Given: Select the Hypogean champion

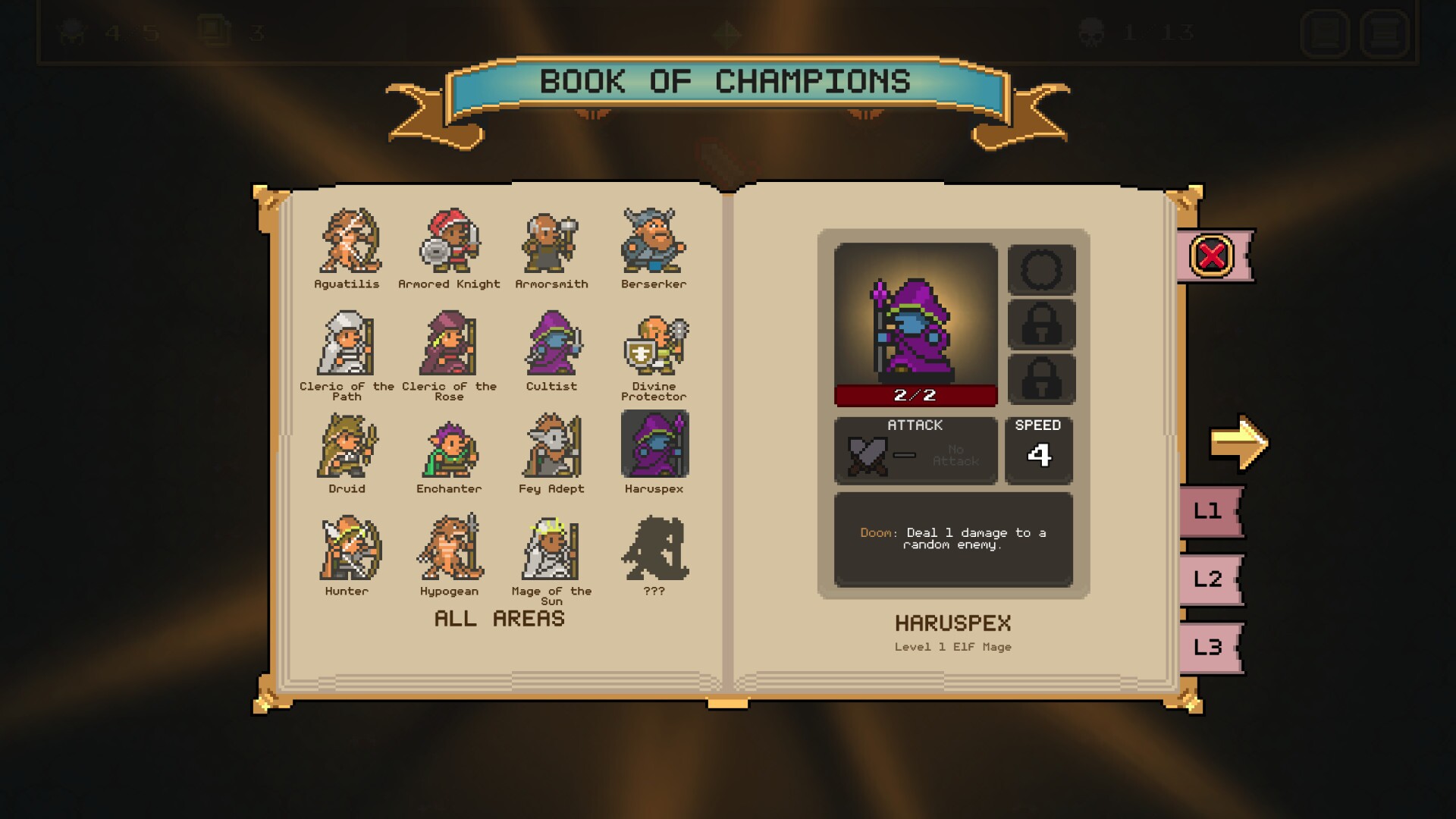Looking at the screenshot, I should click(450, 550).
